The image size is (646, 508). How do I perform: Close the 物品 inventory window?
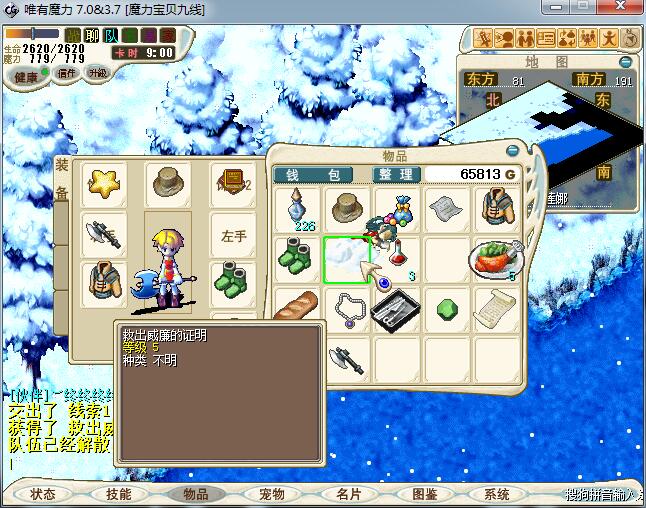pyautogui.click(x=513, y=151)
